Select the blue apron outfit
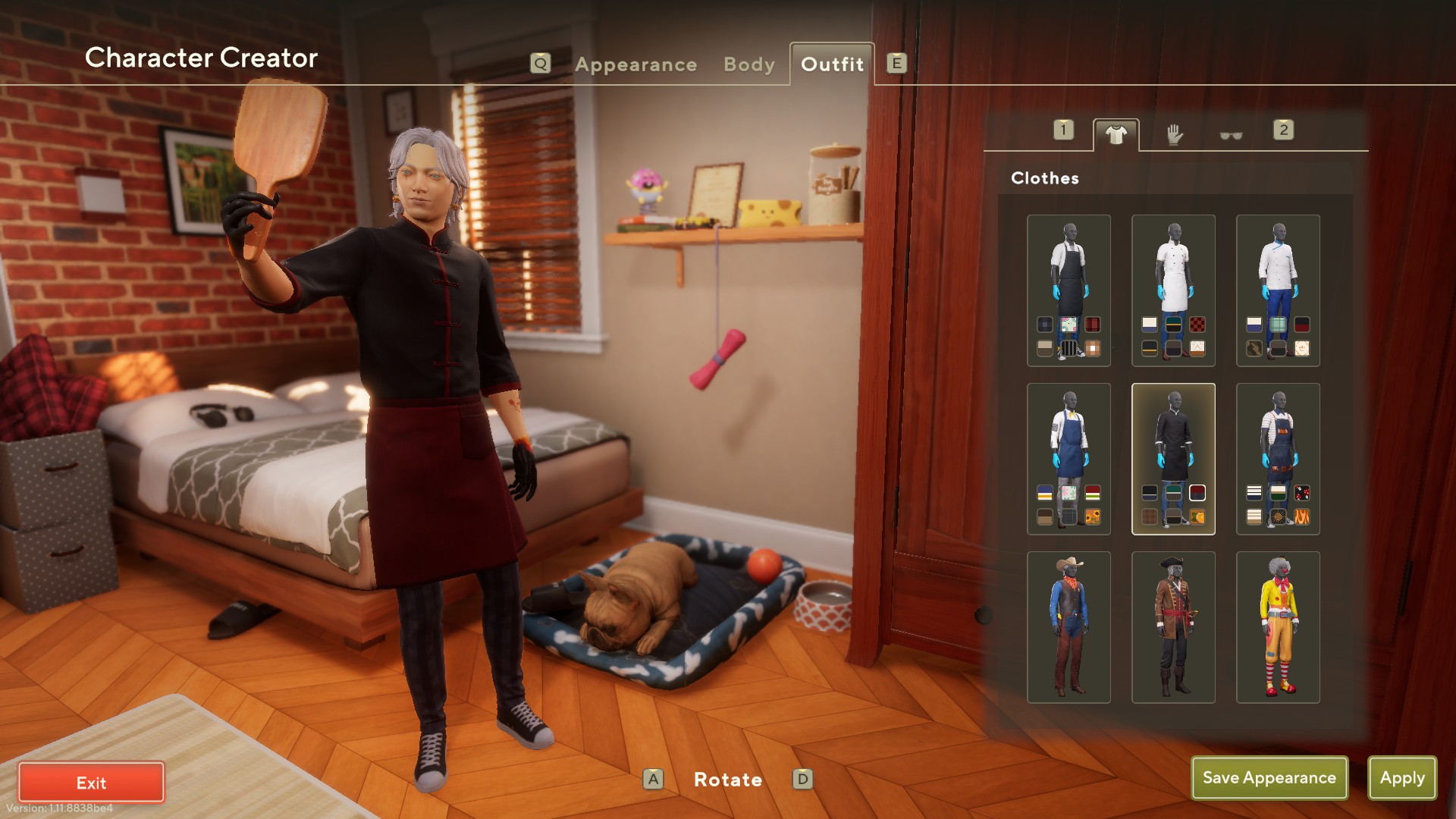Screen dimensions: 1456x819 tap(1068, 440)
